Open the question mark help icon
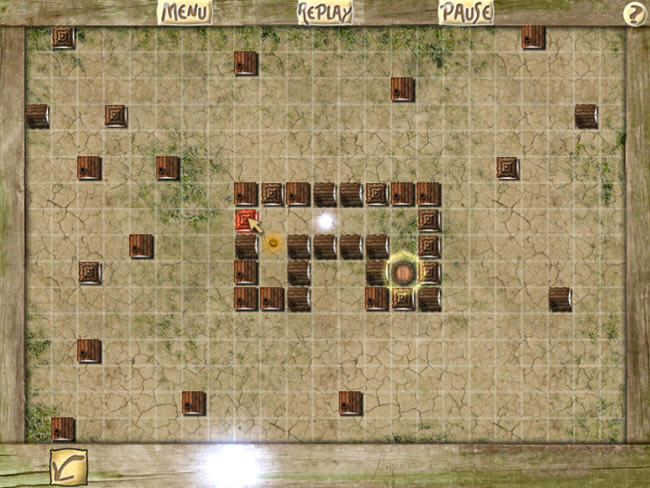The image size is (650, 488). pos(633,13)
